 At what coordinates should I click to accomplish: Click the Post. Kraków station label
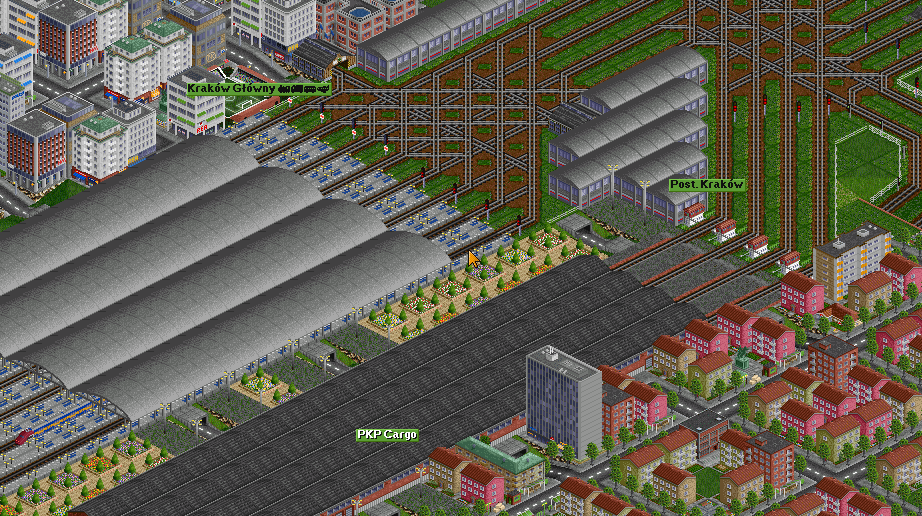(707, 185)
